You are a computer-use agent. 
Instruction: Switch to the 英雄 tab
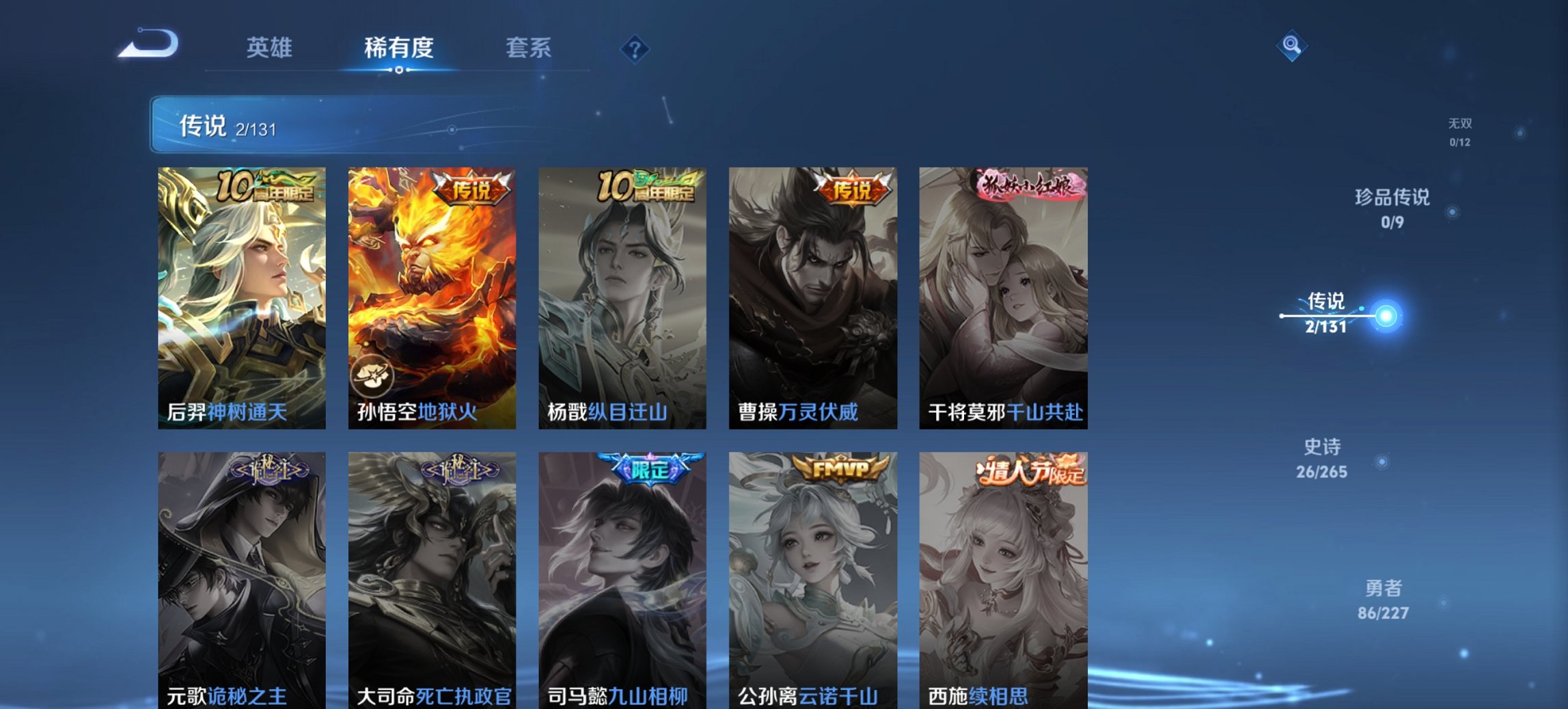271,48
